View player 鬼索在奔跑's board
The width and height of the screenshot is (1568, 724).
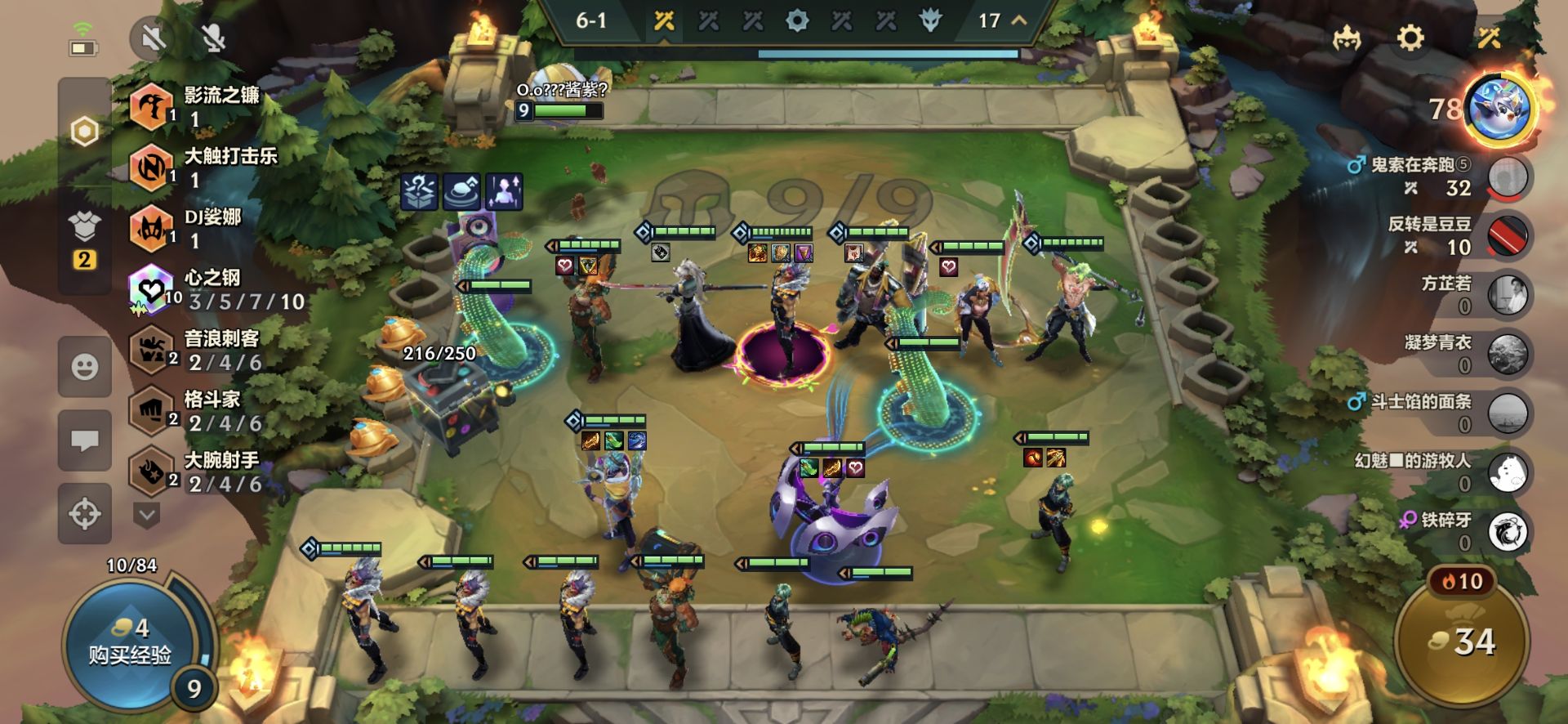[x=1508, y=177]
